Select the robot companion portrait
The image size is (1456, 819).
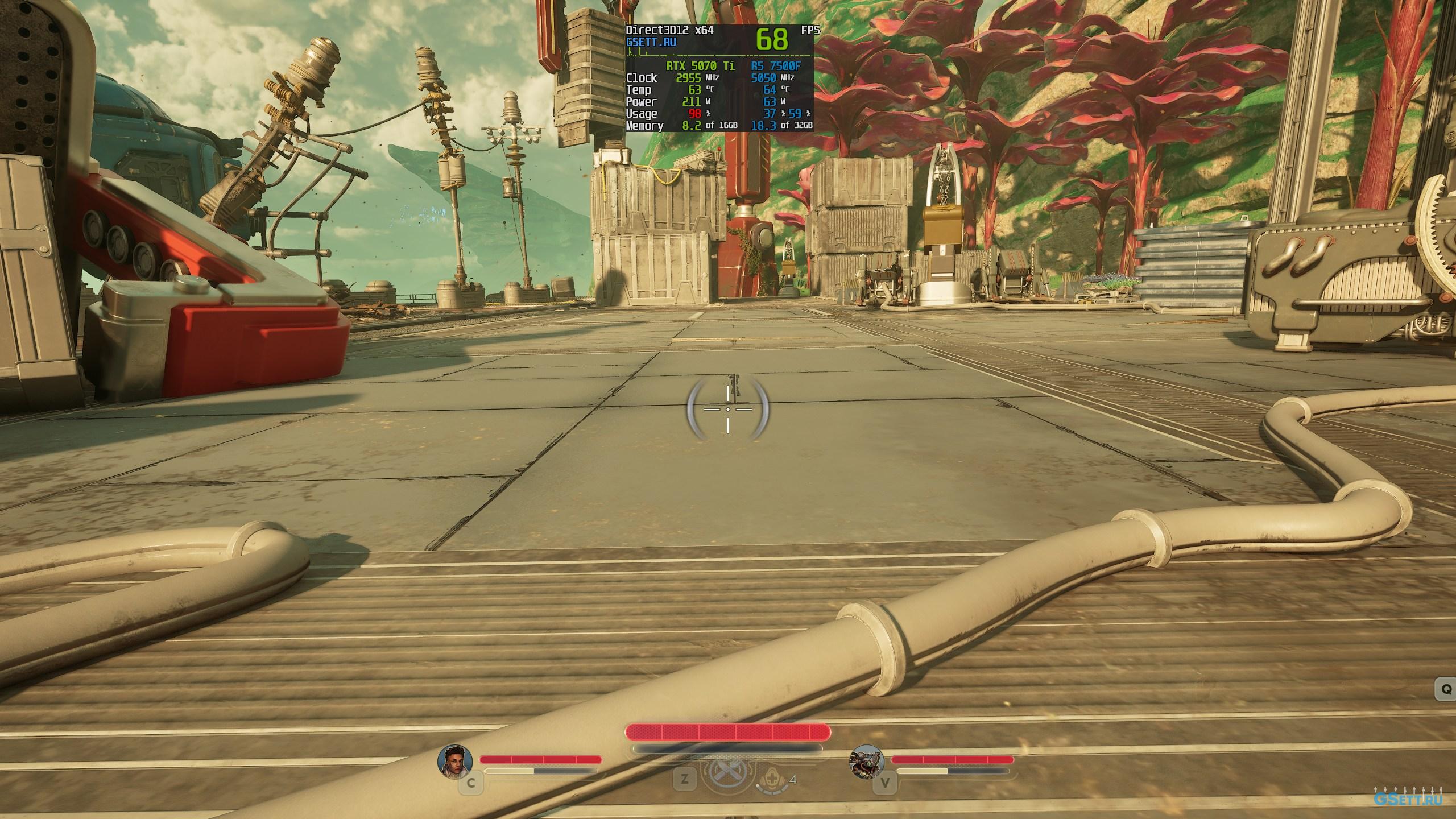[867, 761]
